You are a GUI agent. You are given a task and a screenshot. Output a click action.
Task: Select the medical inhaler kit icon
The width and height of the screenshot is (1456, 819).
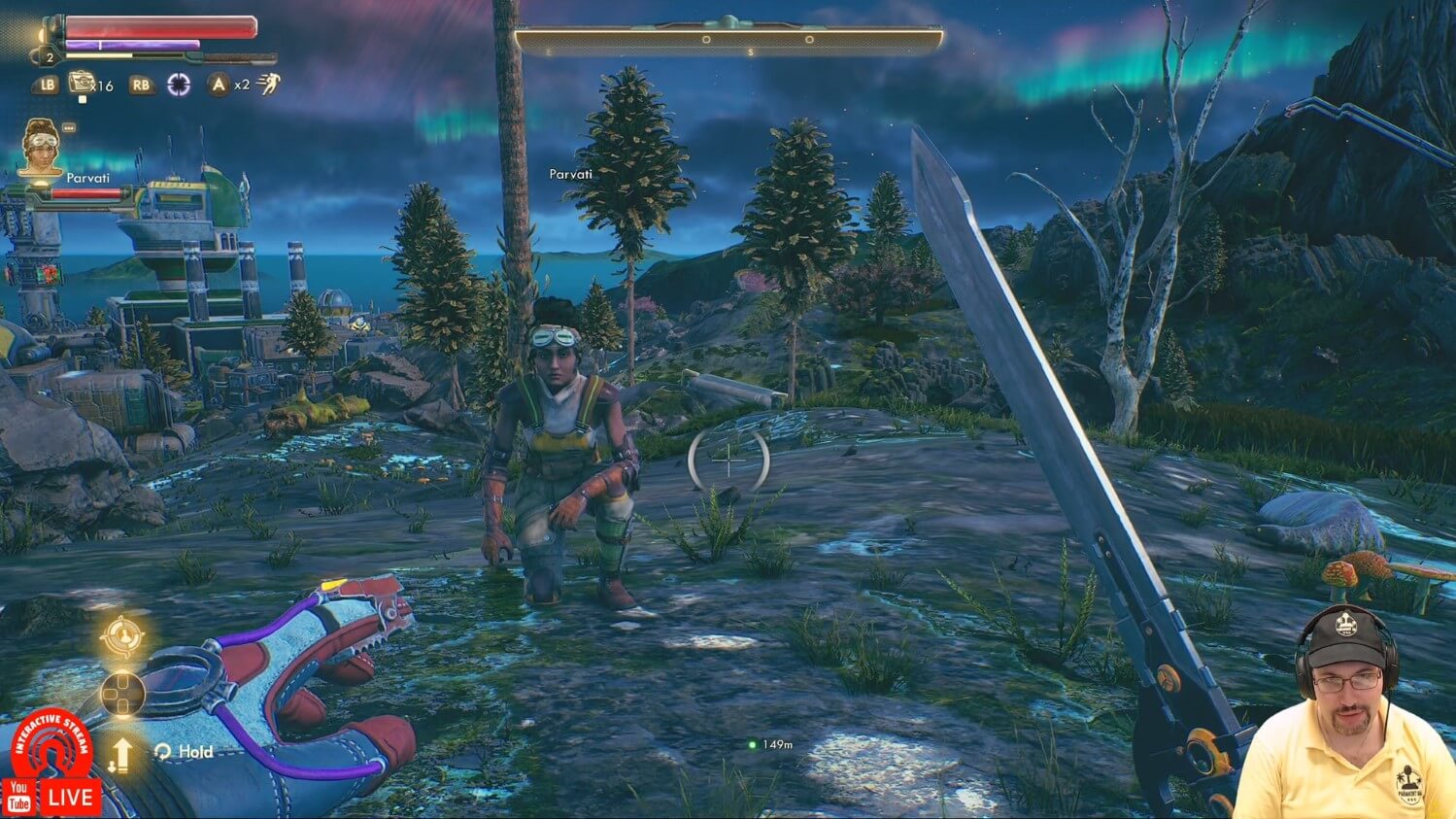(x=81, y=84)
